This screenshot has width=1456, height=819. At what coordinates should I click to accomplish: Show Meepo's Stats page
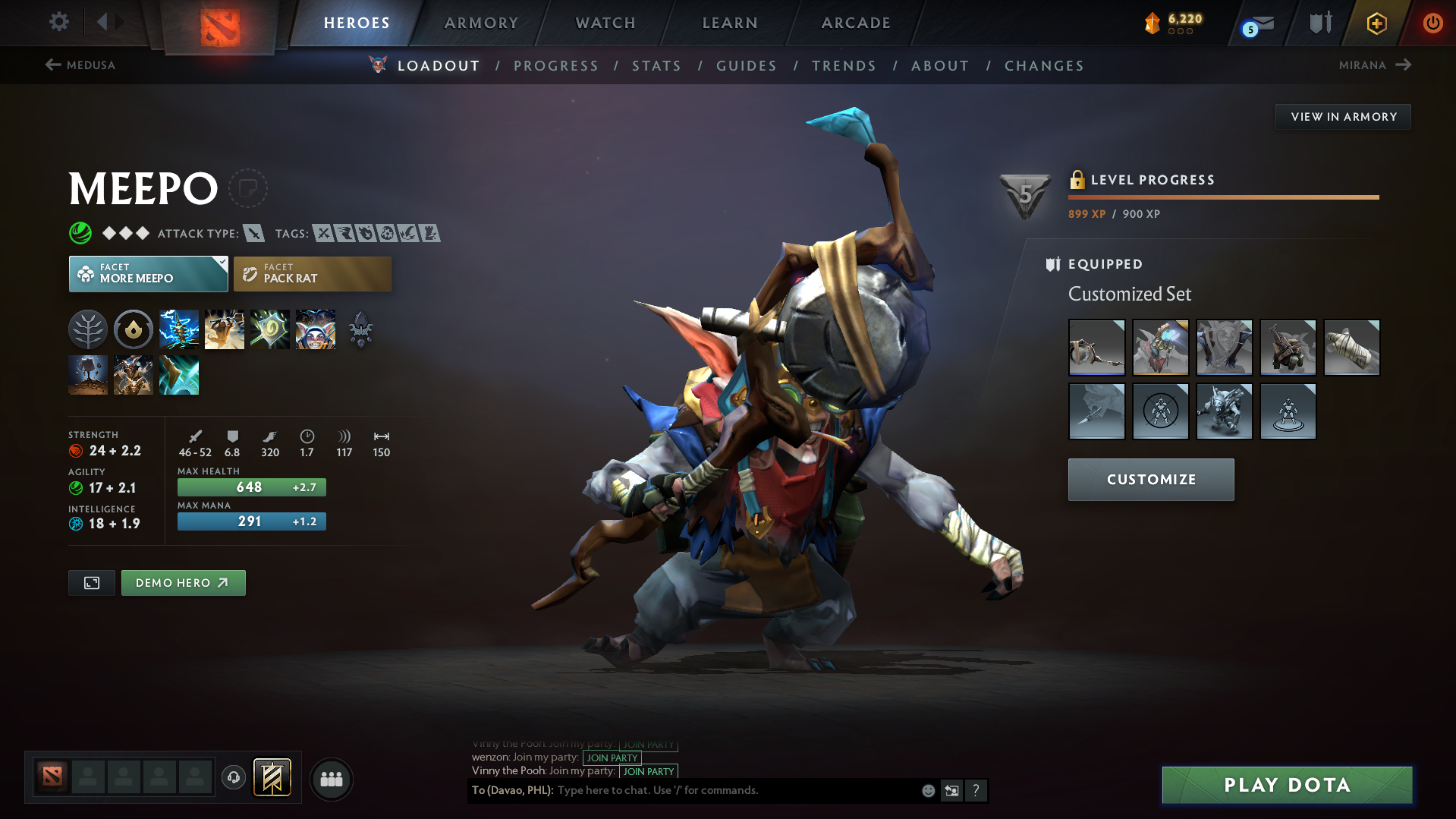click(656, 66)
